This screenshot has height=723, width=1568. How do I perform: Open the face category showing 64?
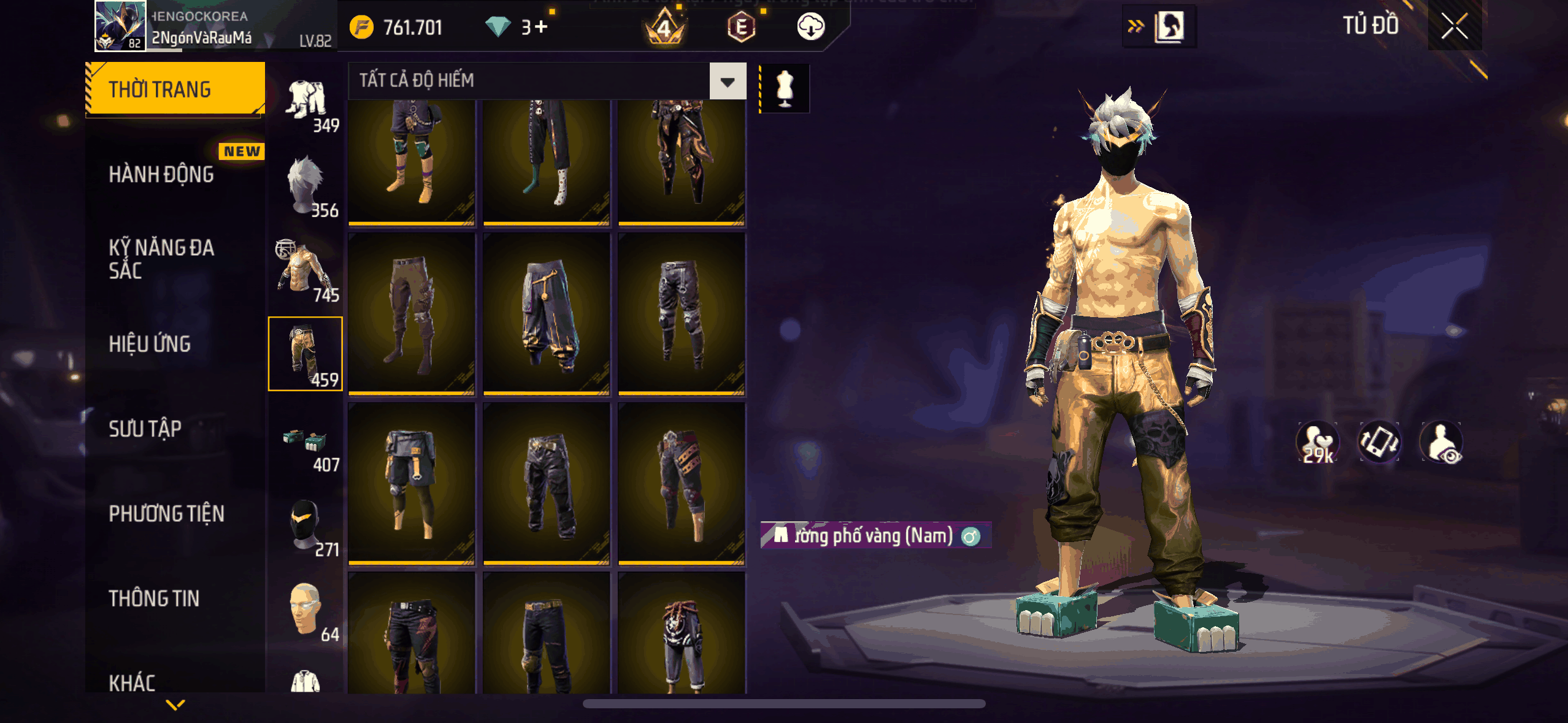point(306,609)
